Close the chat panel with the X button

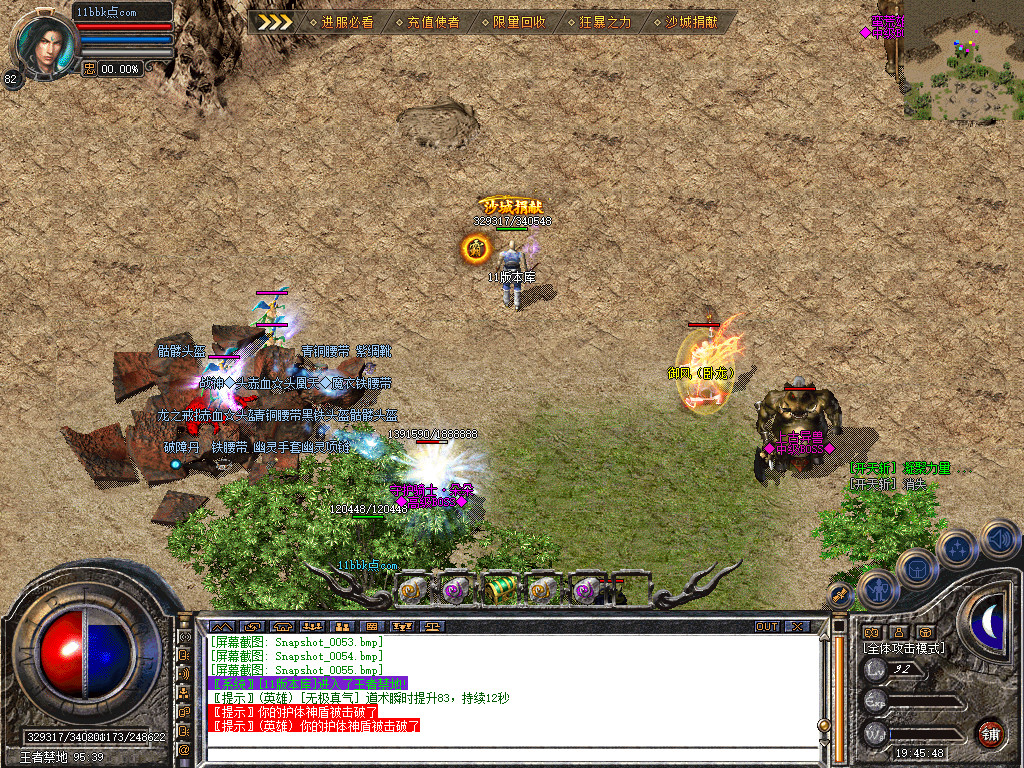coord(796,626)
